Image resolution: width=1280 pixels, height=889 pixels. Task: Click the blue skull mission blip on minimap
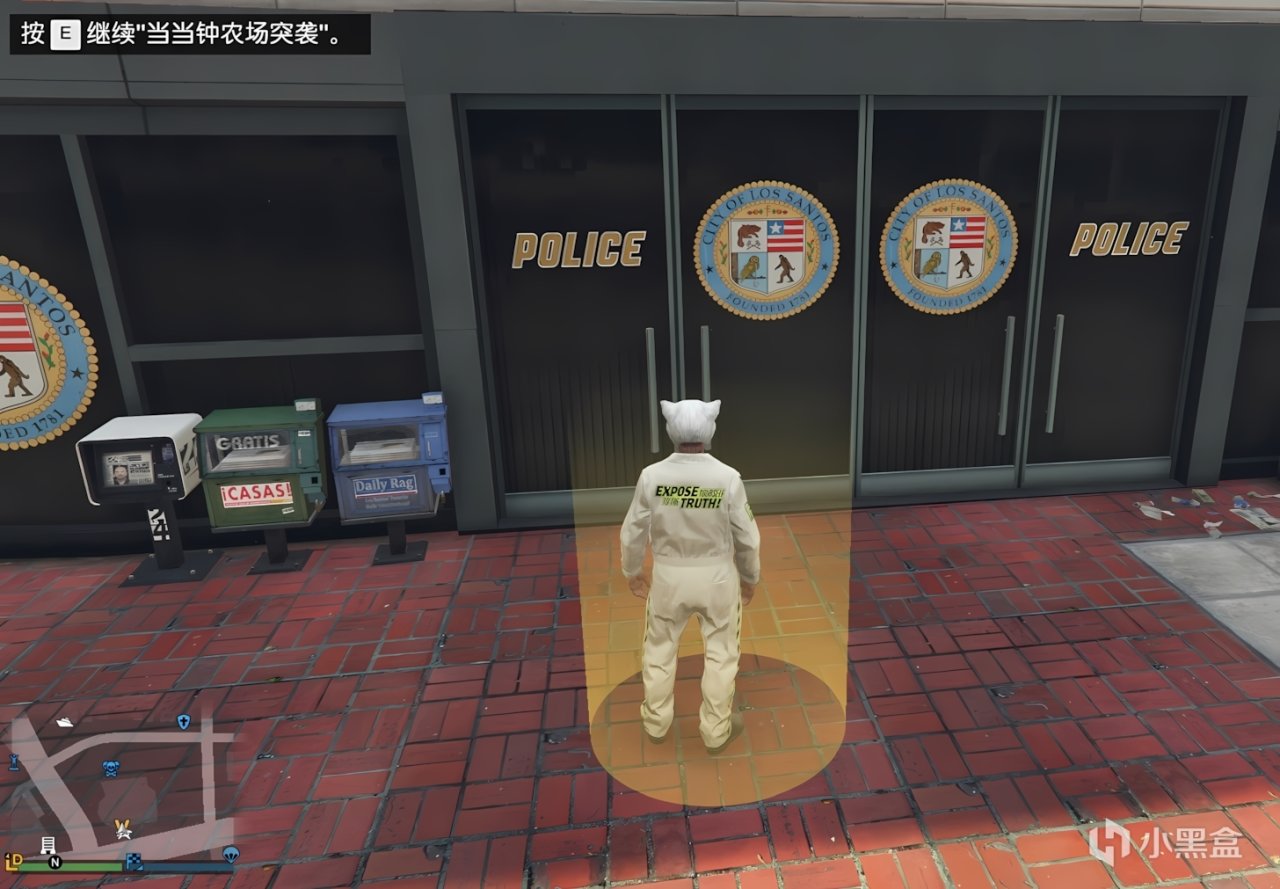coord(111,768)
